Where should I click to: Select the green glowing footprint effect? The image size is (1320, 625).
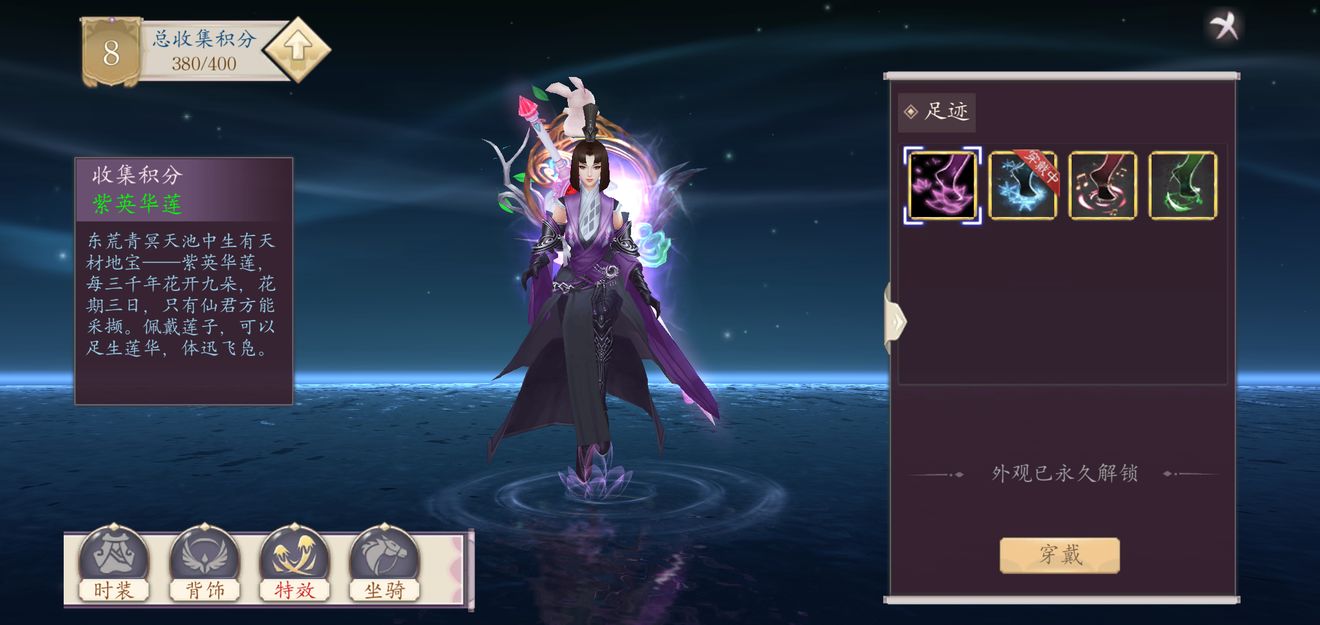[1183, 185]
